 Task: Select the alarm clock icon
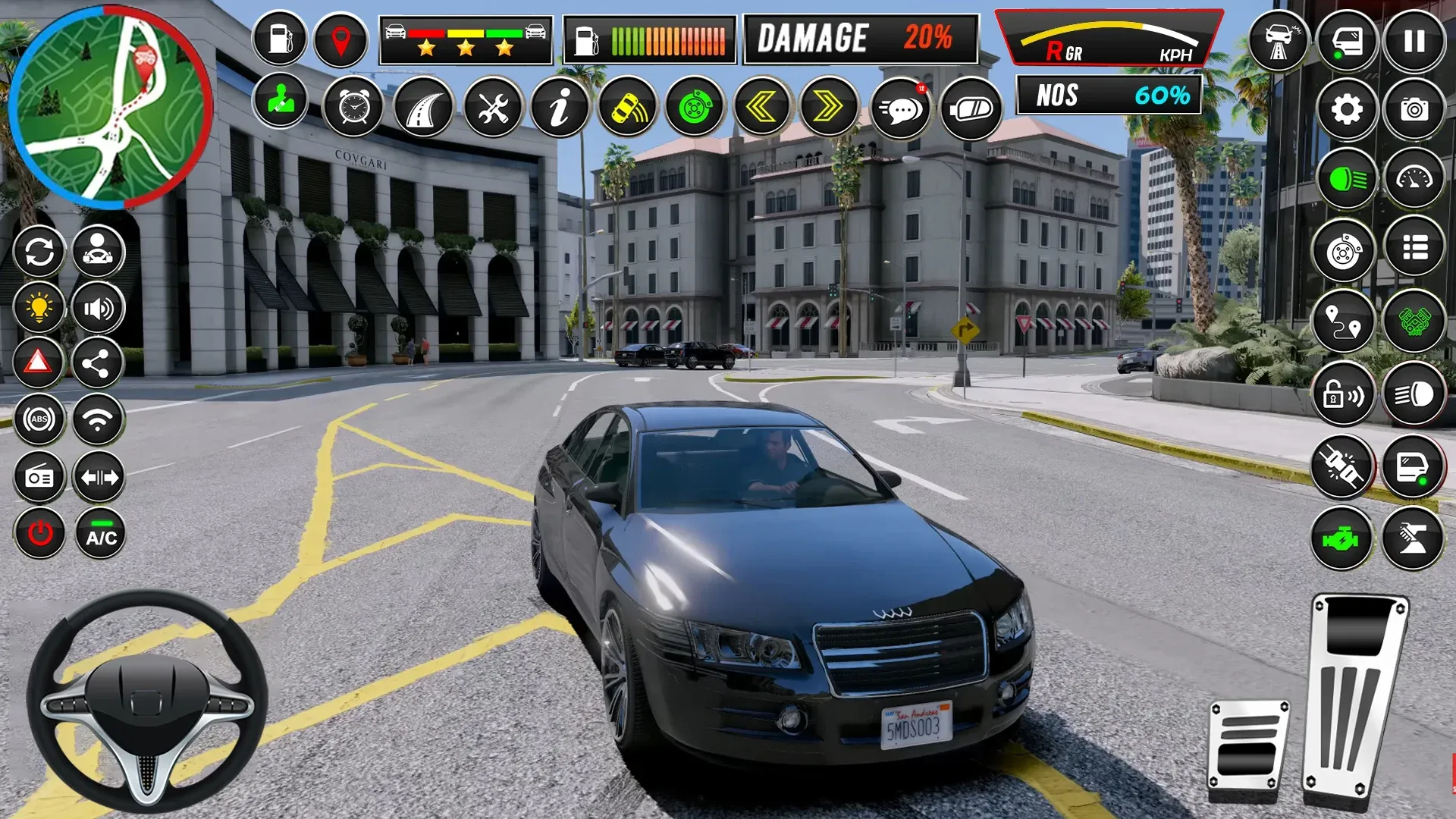pos(353,108)
